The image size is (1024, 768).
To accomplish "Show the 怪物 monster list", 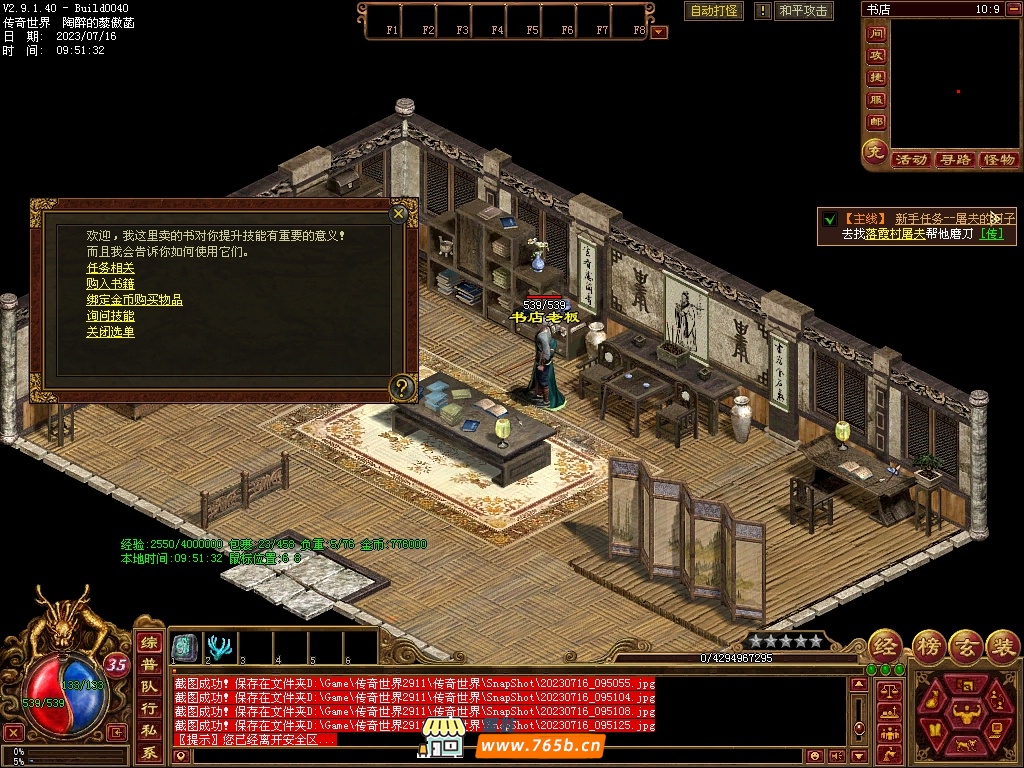I will click(x=998, y=160).
